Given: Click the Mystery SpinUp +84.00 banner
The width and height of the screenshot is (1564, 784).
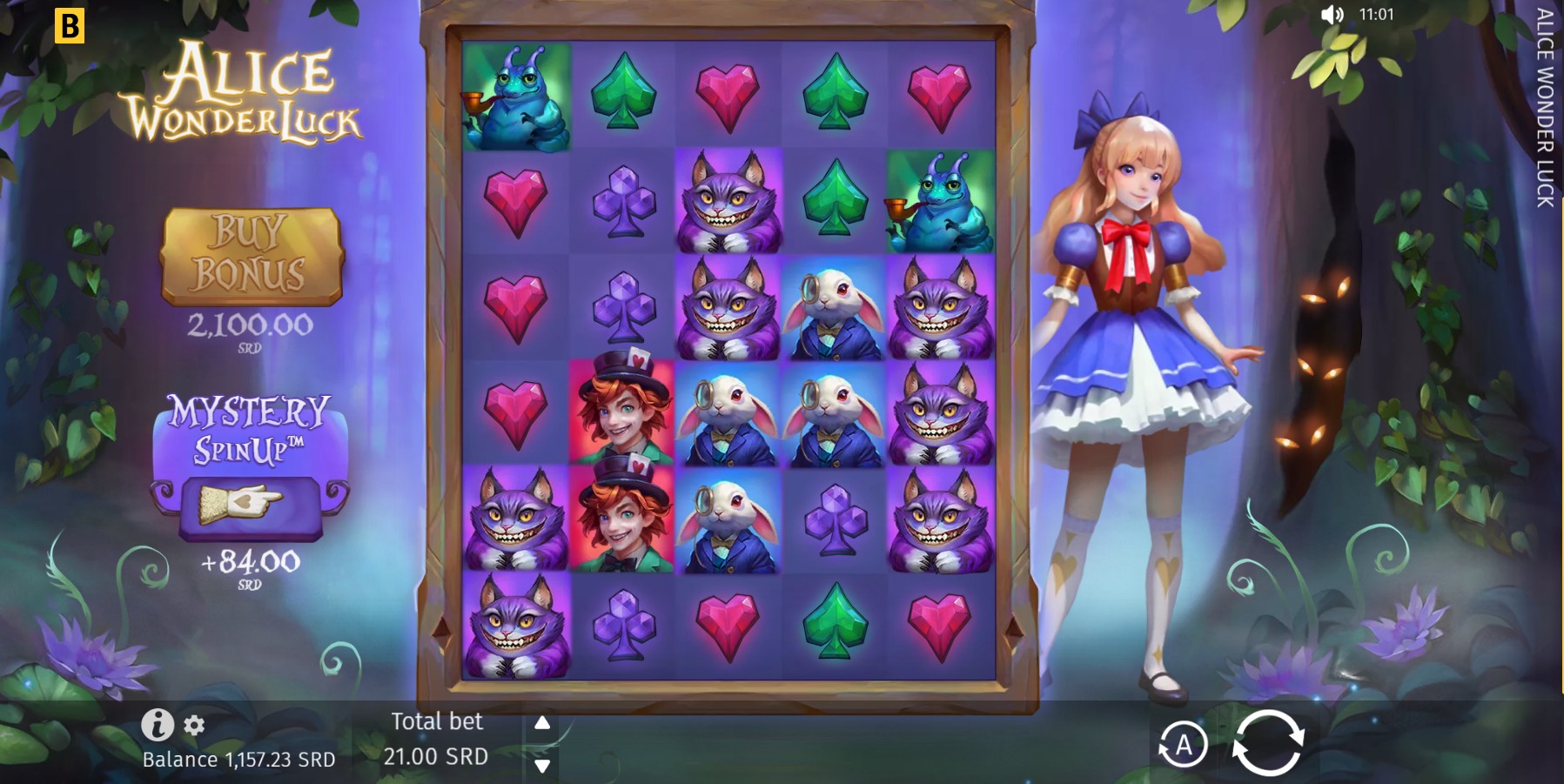Looking at the screenshot, I should [x=251, y=461].
